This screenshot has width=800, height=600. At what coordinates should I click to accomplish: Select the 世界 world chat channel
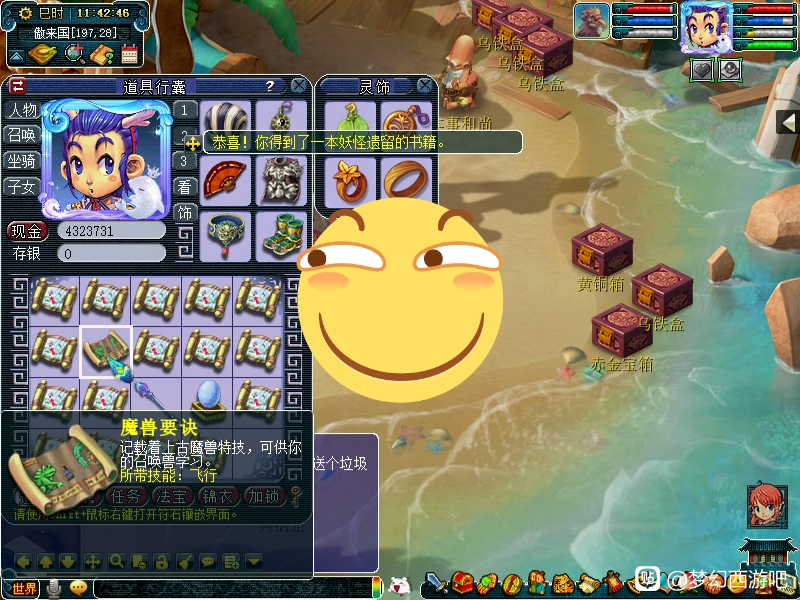(23, 588)
